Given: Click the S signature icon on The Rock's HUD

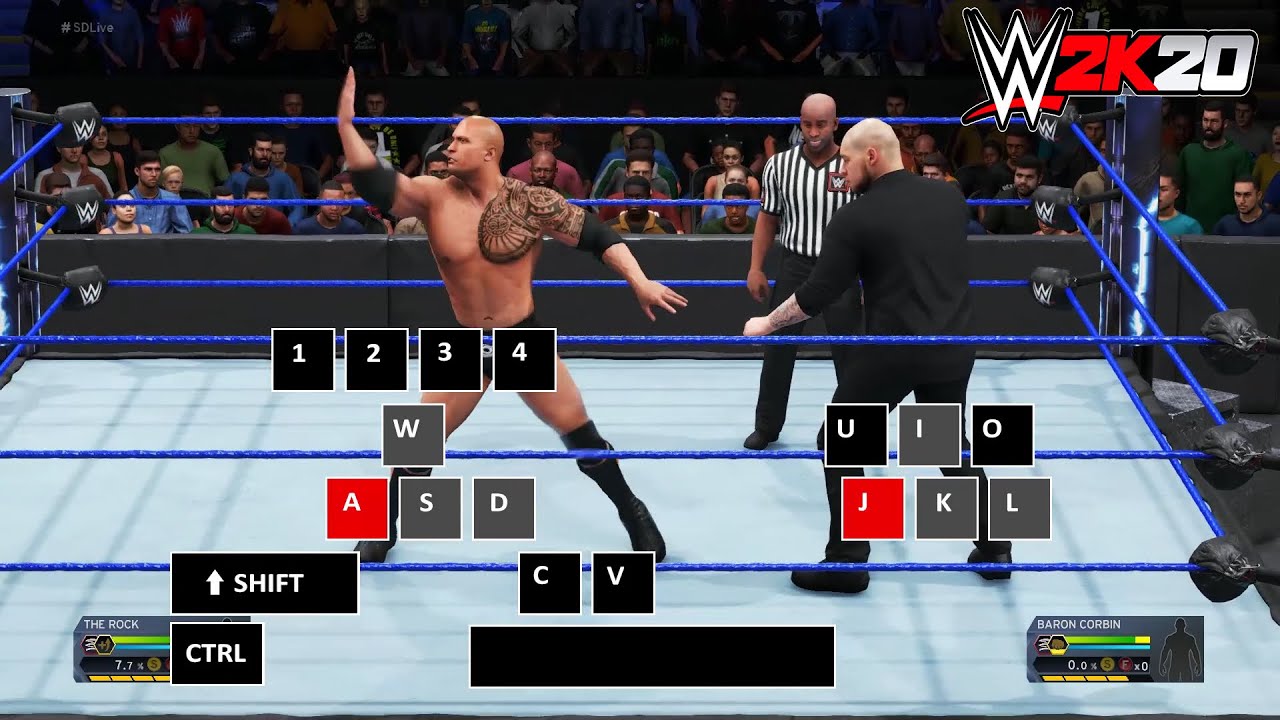Looking at the screenshot, I should point(154,665).
